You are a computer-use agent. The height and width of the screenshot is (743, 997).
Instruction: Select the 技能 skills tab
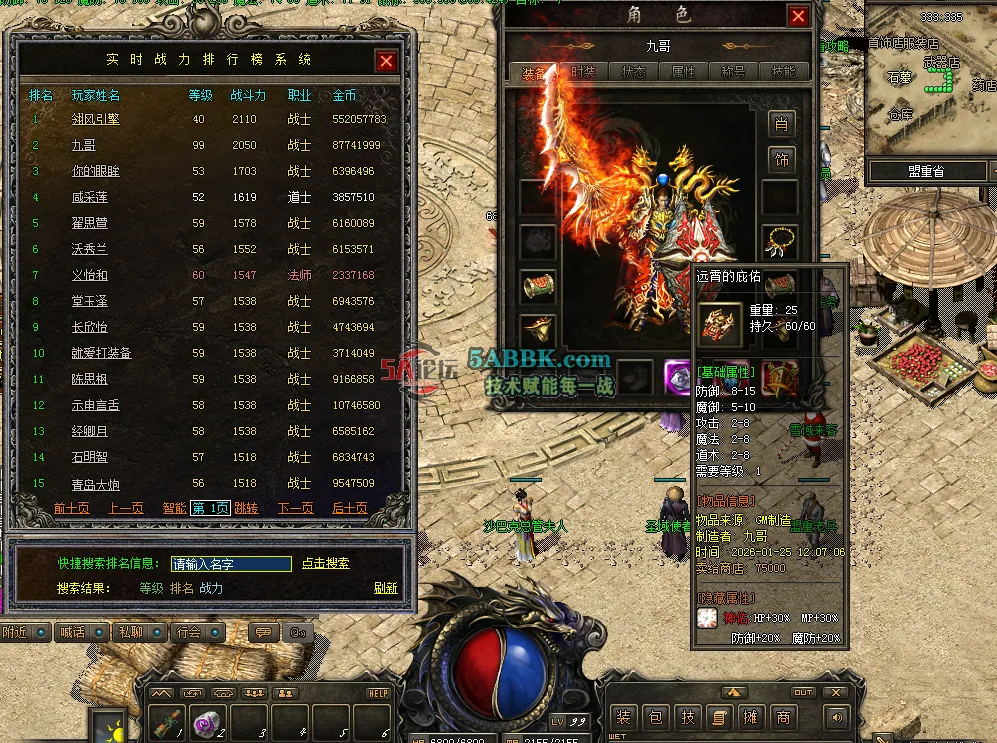(783, 72)
